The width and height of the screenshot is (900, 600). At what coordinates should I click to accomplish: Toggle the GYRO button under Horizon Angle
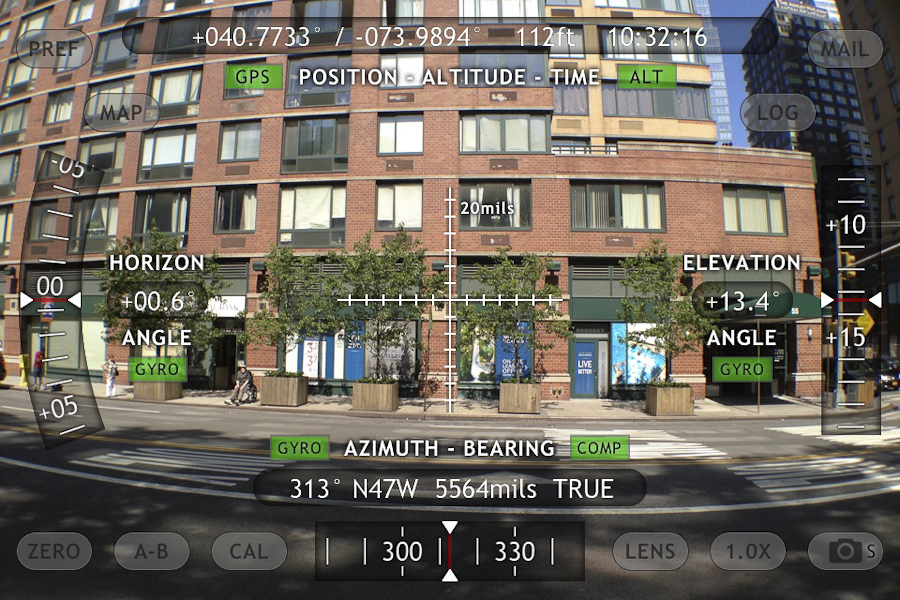pyautogui.click(x=157, y=369)
